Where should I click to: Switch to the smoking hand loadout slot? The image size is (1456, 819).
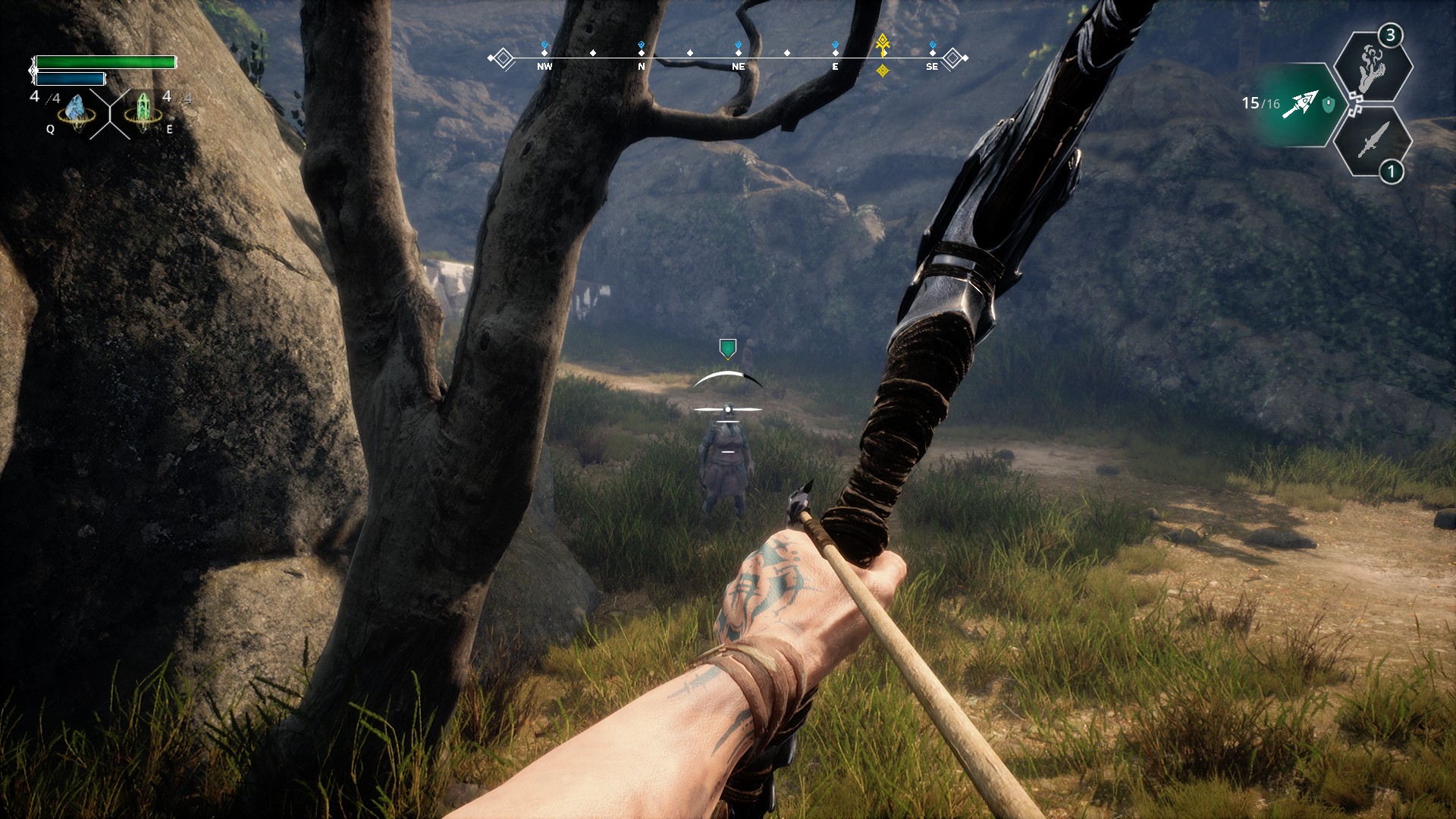(1373, 68)
